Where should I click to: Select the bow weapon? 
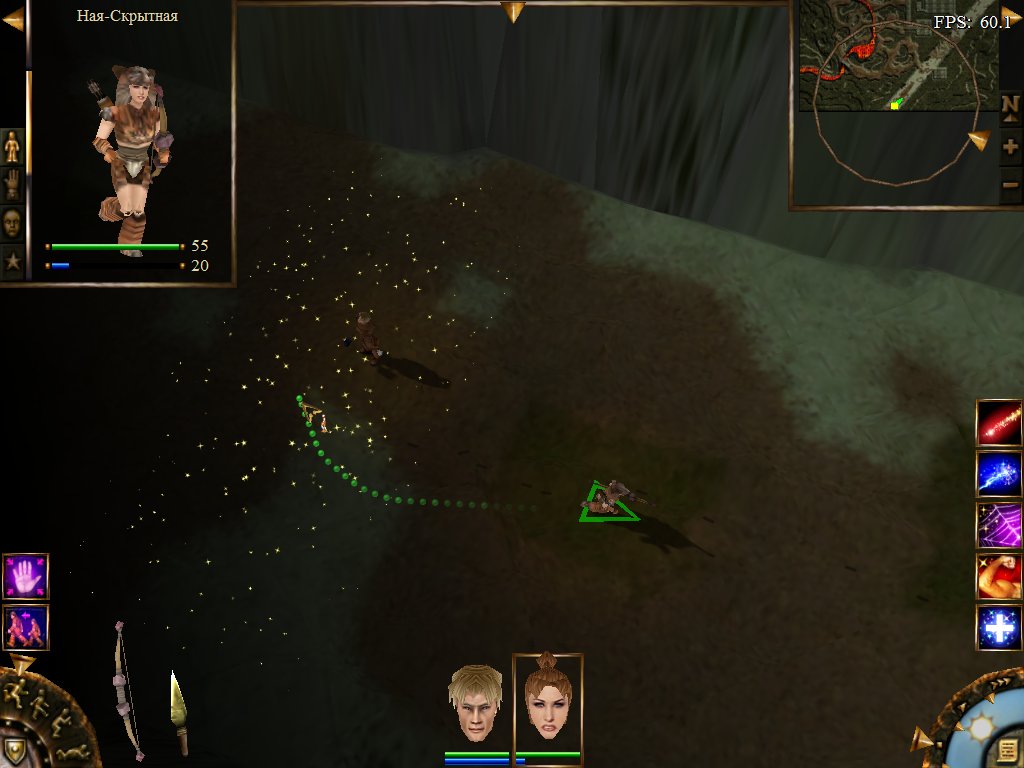pos(126,690)
